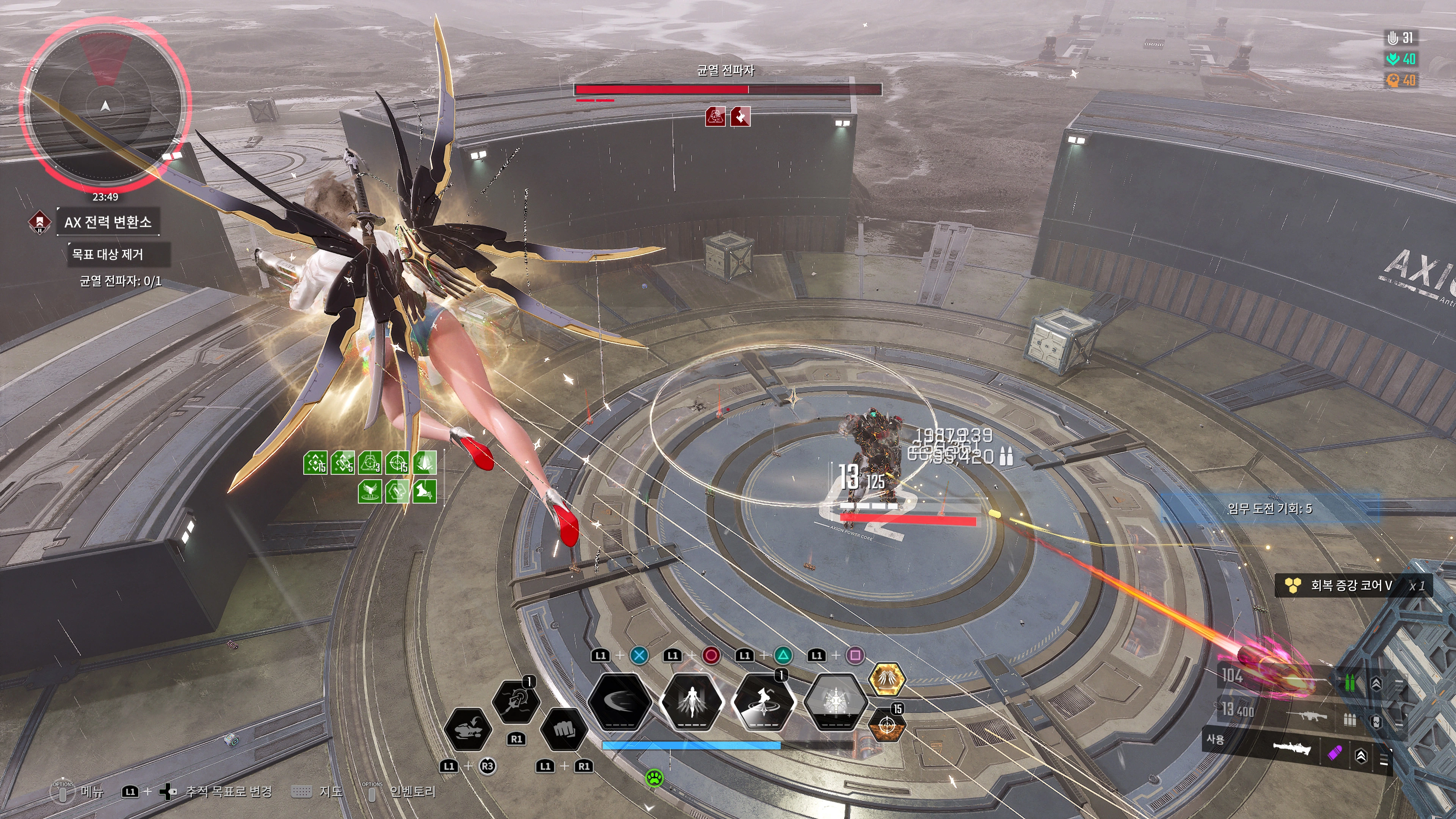Viewport: 1456px width, 819px height.
Task: Use the fist melee attack icon
Action: tap(563, 729)
